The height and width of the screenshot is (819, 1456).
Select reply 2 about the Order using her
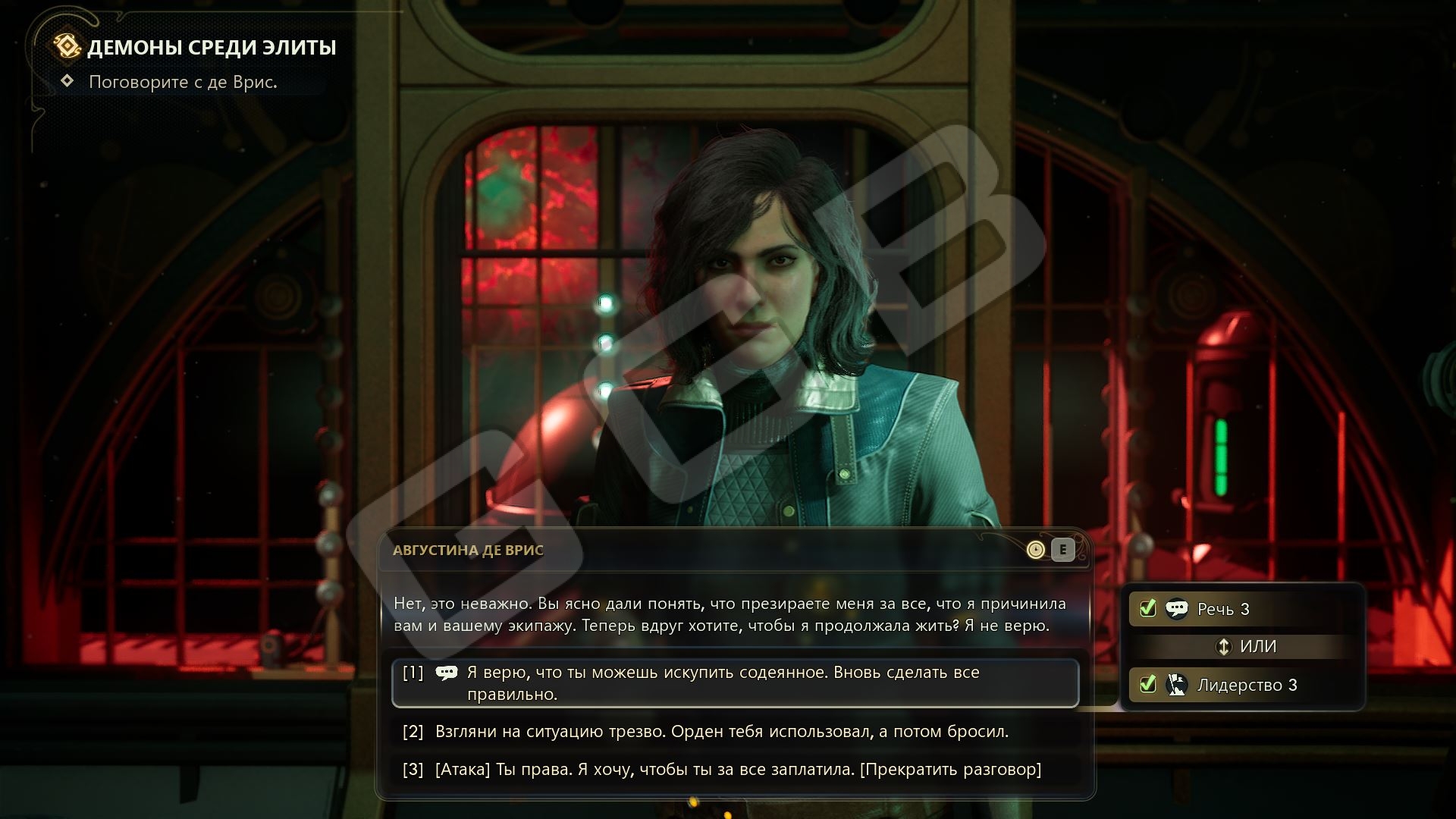point(720,732)
